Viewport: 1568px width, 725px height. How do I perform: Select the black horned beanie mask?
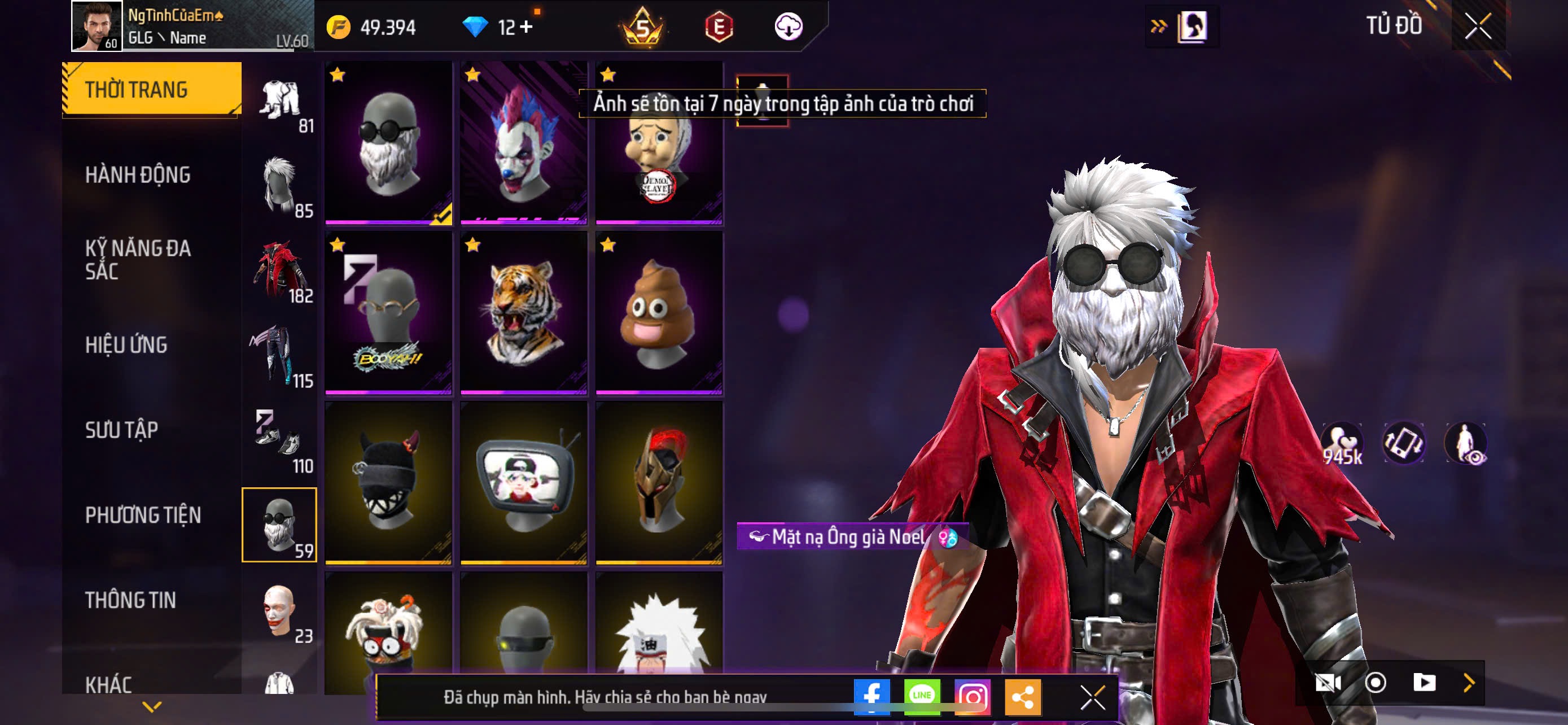[388, 483]
